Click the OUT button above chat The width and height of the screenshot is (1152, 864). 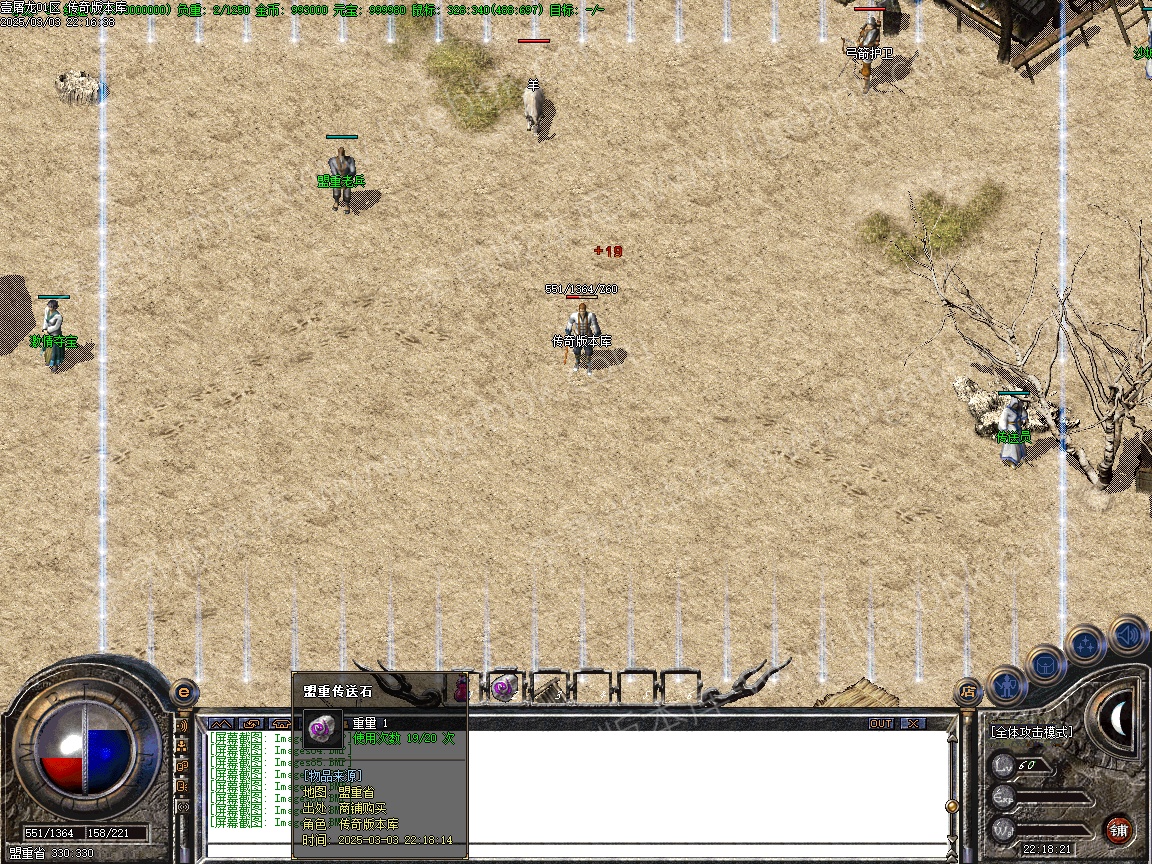pyautogui.click(x=880, y=723)
